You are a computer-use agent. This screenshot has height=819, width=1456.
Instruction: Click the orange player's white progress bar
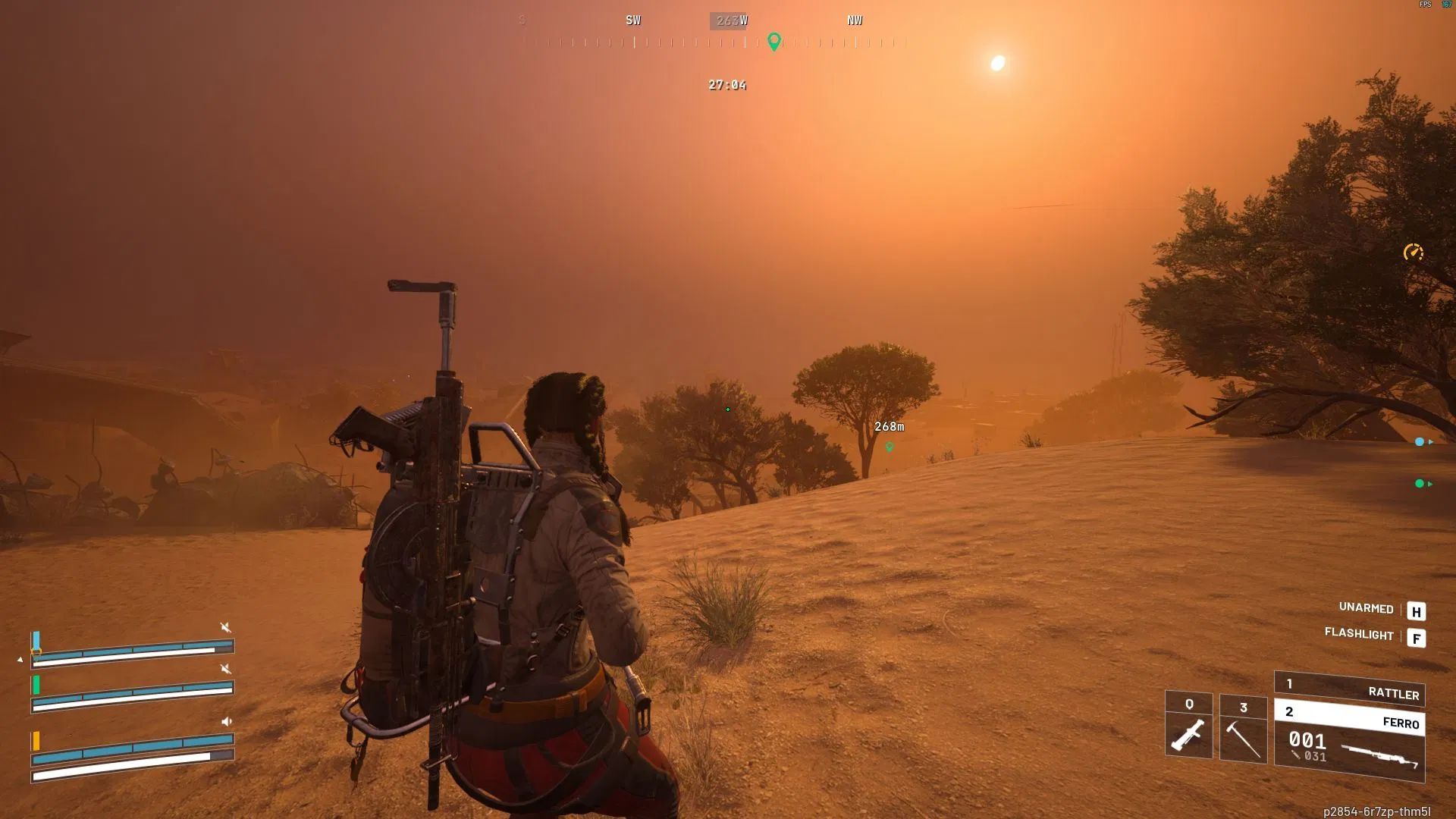121,761
